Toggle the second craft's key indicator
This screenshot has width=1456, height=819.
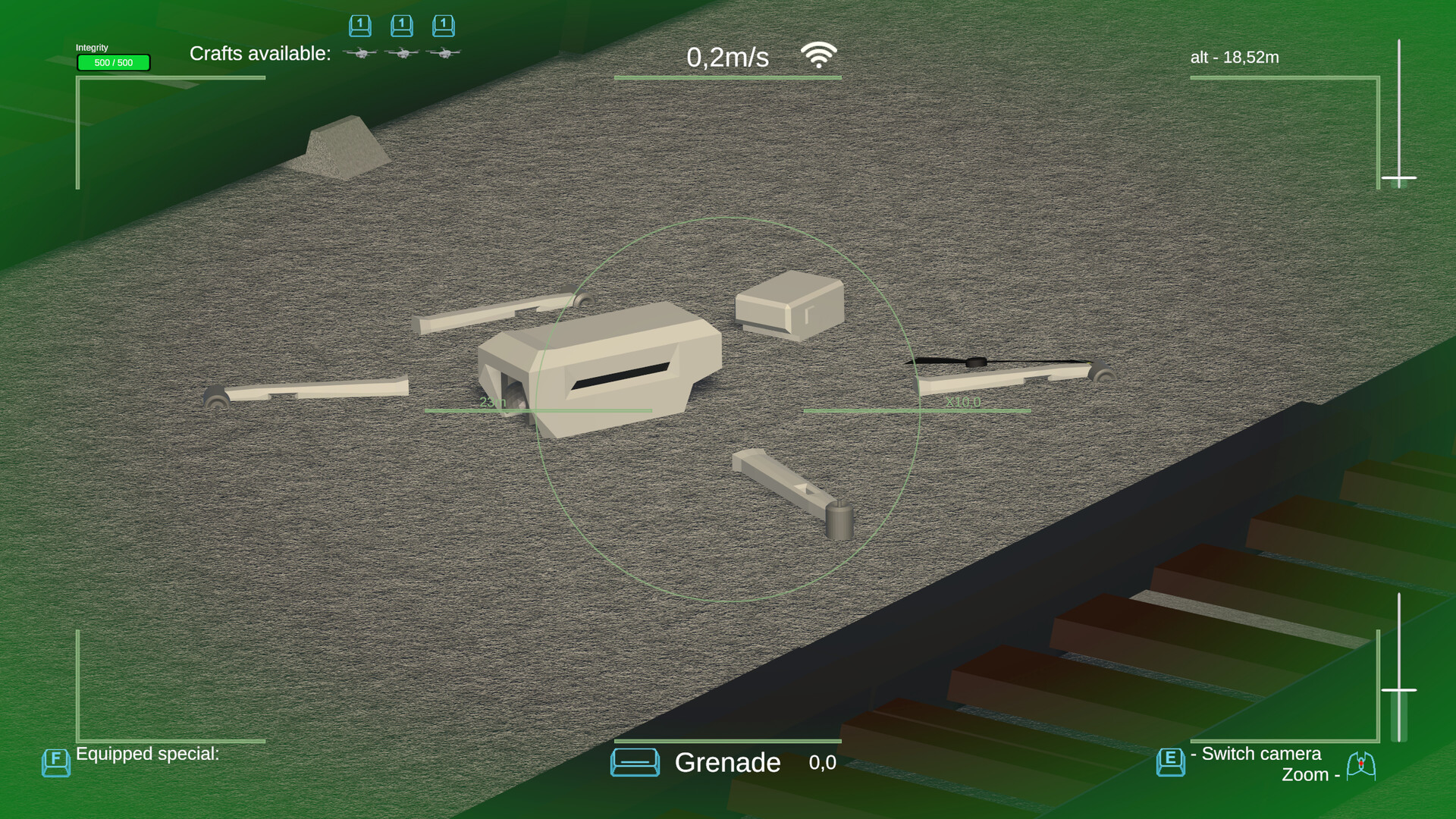click(x=402, y=25)
